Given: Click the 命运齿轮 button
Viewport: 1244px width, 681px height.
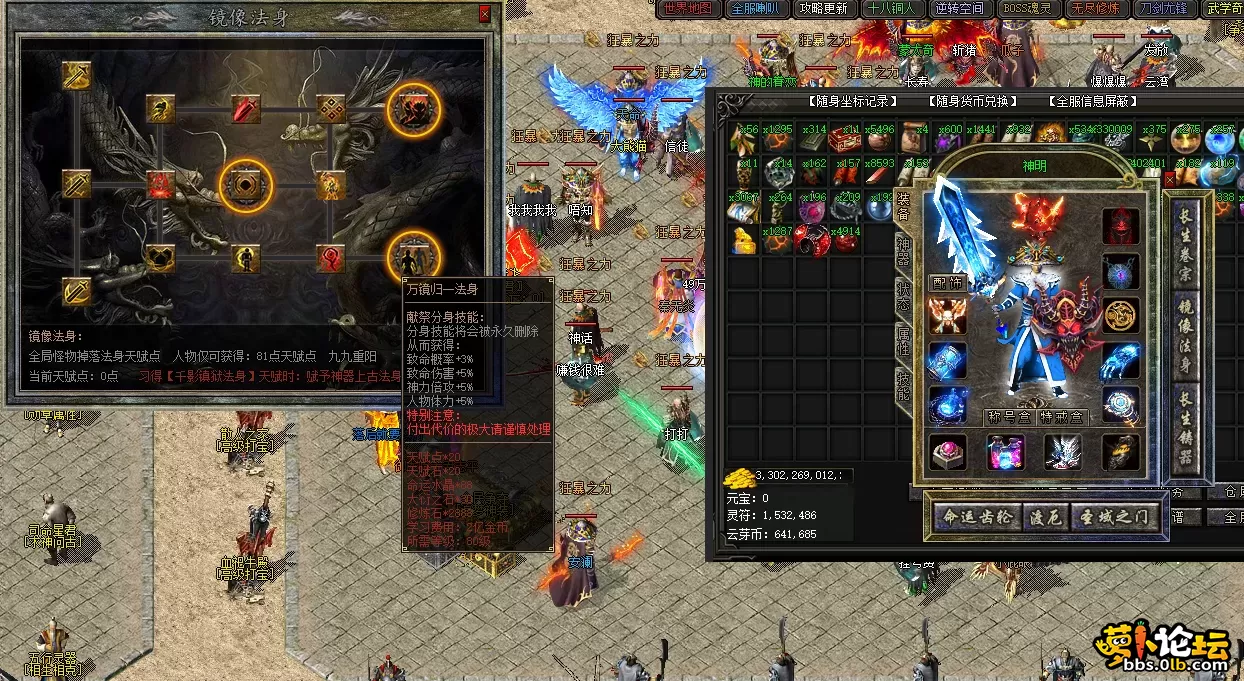Looking at the screenshot, I should click(976, 517).
